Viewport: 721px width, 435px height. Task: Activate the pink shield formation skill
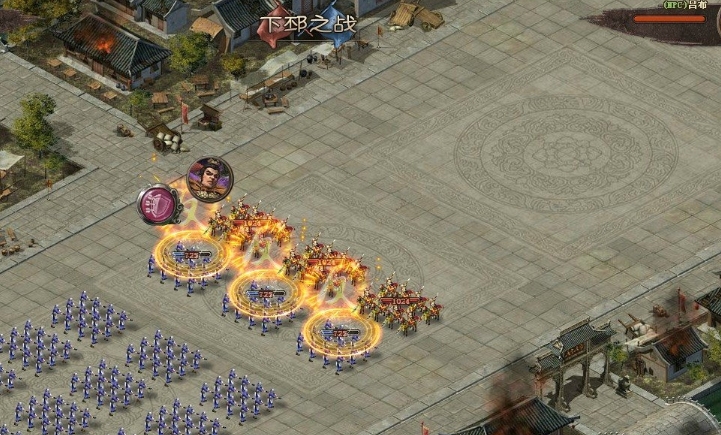click(x=158, y=205)
